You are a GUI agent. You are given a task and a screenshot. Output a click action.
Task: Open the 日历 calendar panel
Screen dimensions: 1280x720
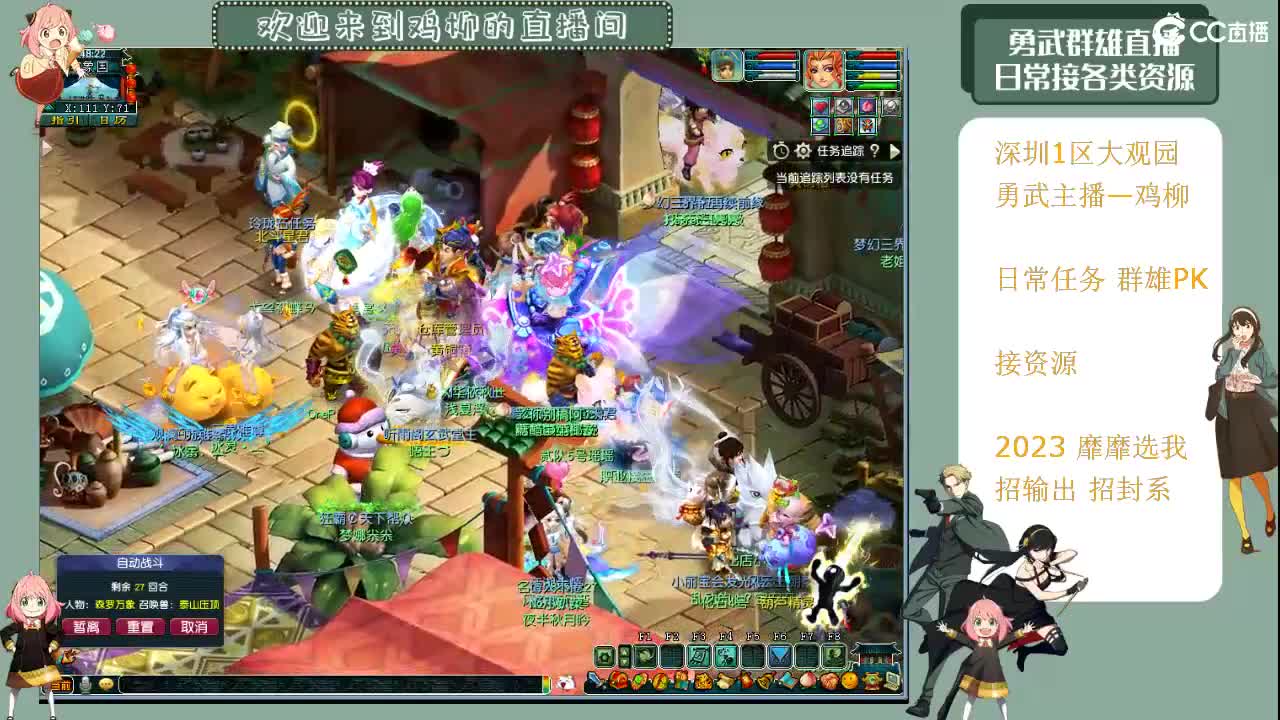(113, 120)
